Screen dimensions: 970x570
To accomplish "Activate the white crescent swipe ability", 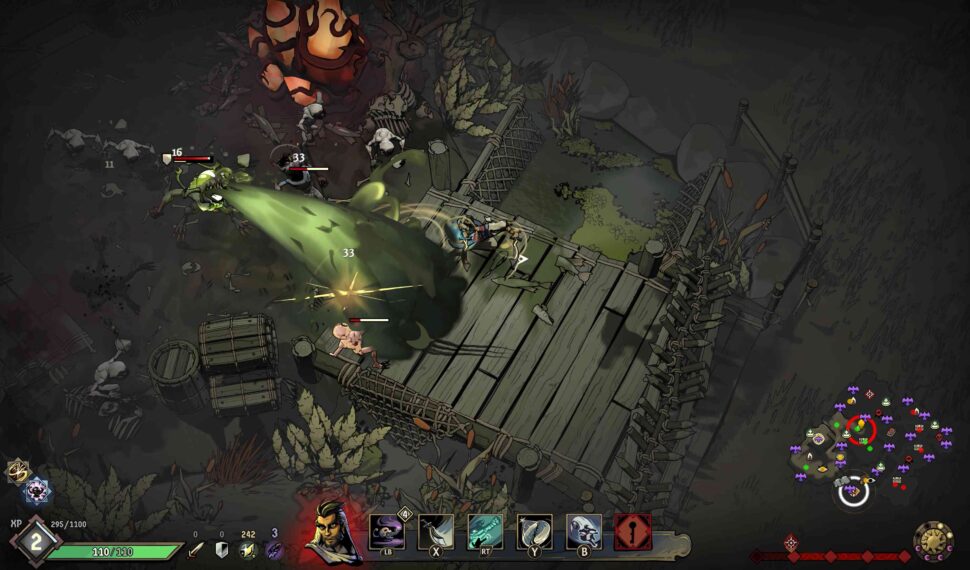I will pyautogui.click(x=535, y=532).
